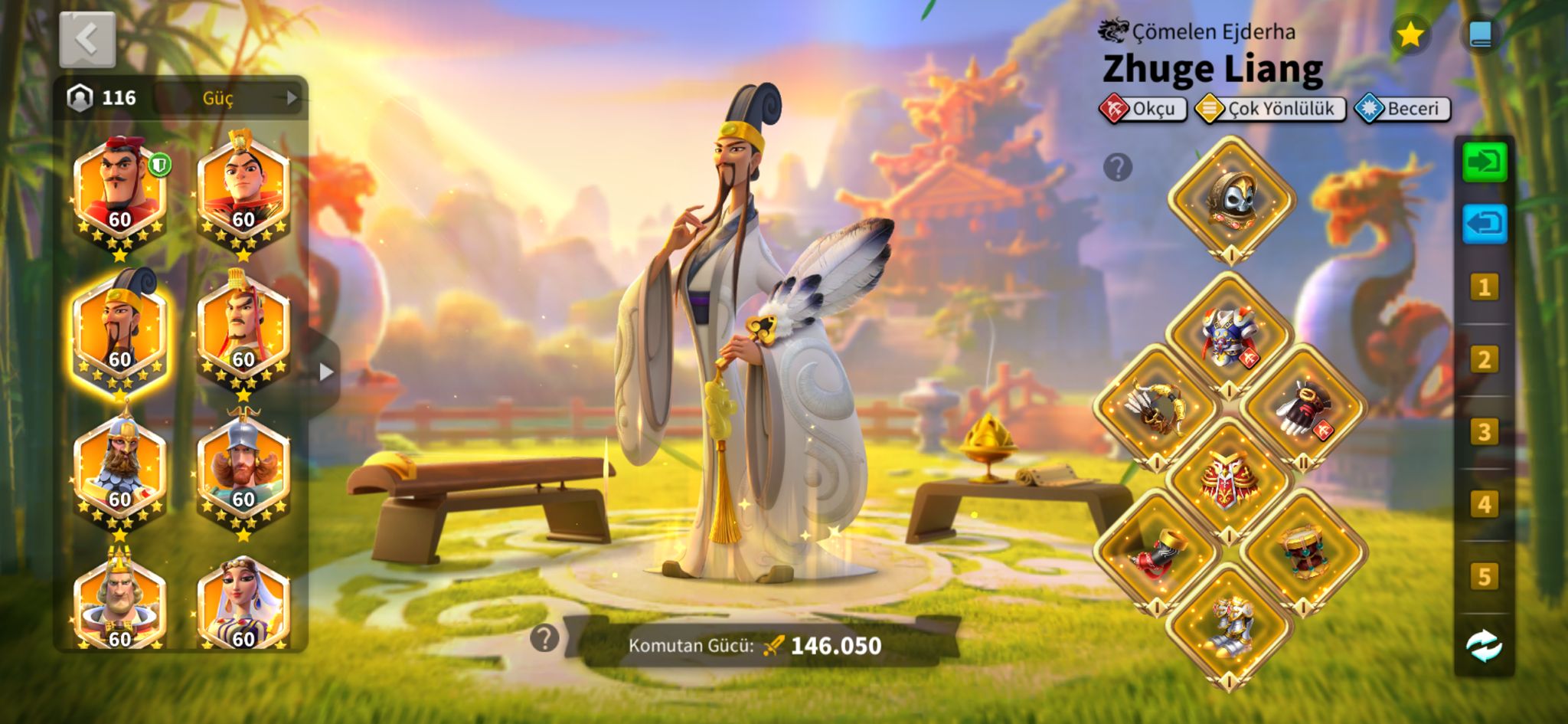Expand the commander list side arrow
The width and height of the screenshot is (1568, 724).
point(326,372)
